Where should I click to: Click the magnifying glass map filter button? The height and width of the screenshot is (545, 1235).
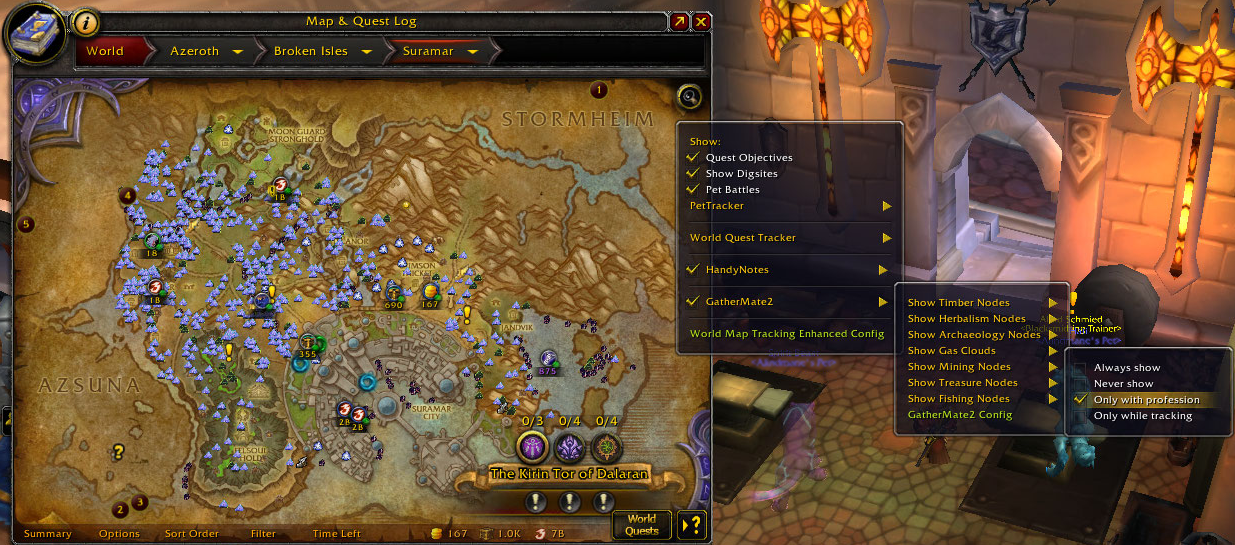click(x=689, y=97)
